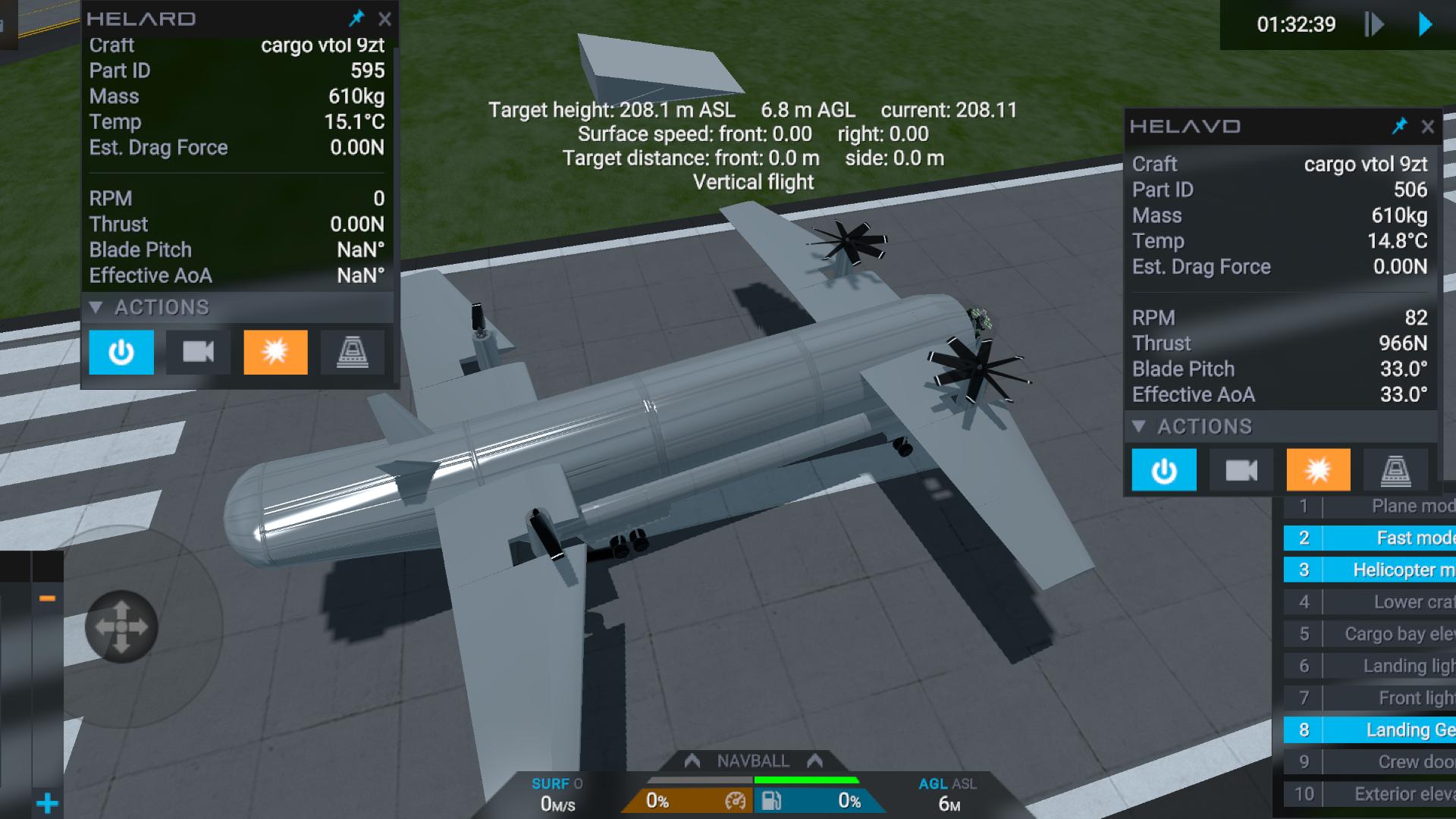This screenshot has width=1456, height=819.
Task: Activate the Plane mode activation group
Action: click(1369, 506)
